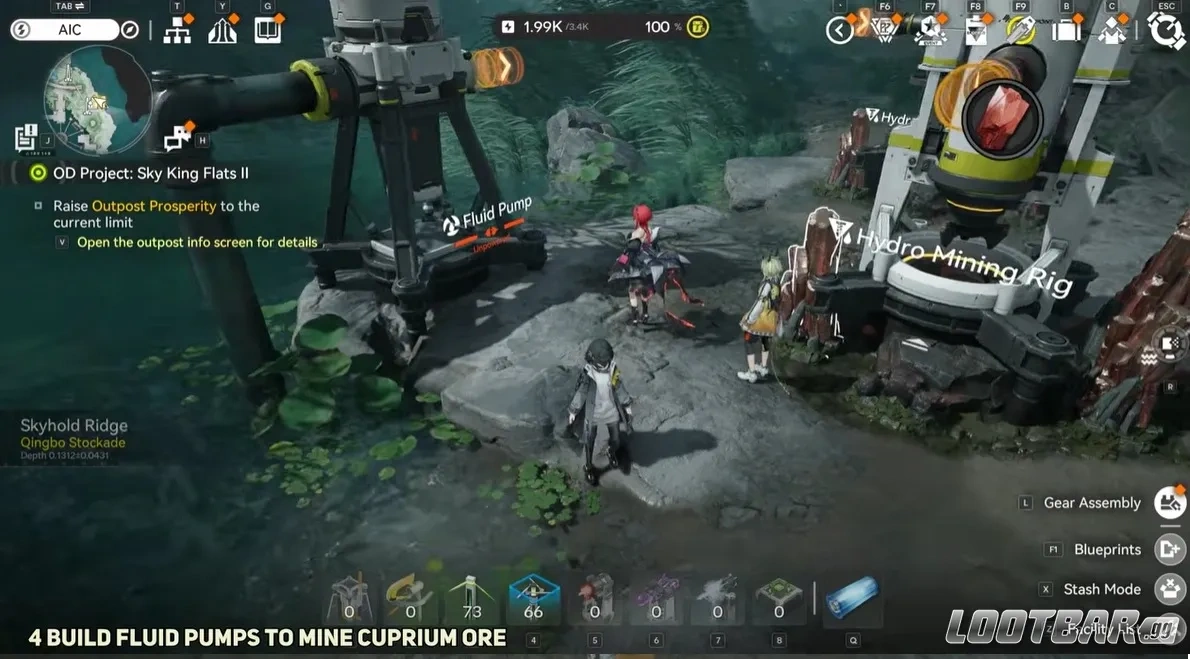Select the hotbar slot showing 73
The image size is (1190, 659).
472,600
